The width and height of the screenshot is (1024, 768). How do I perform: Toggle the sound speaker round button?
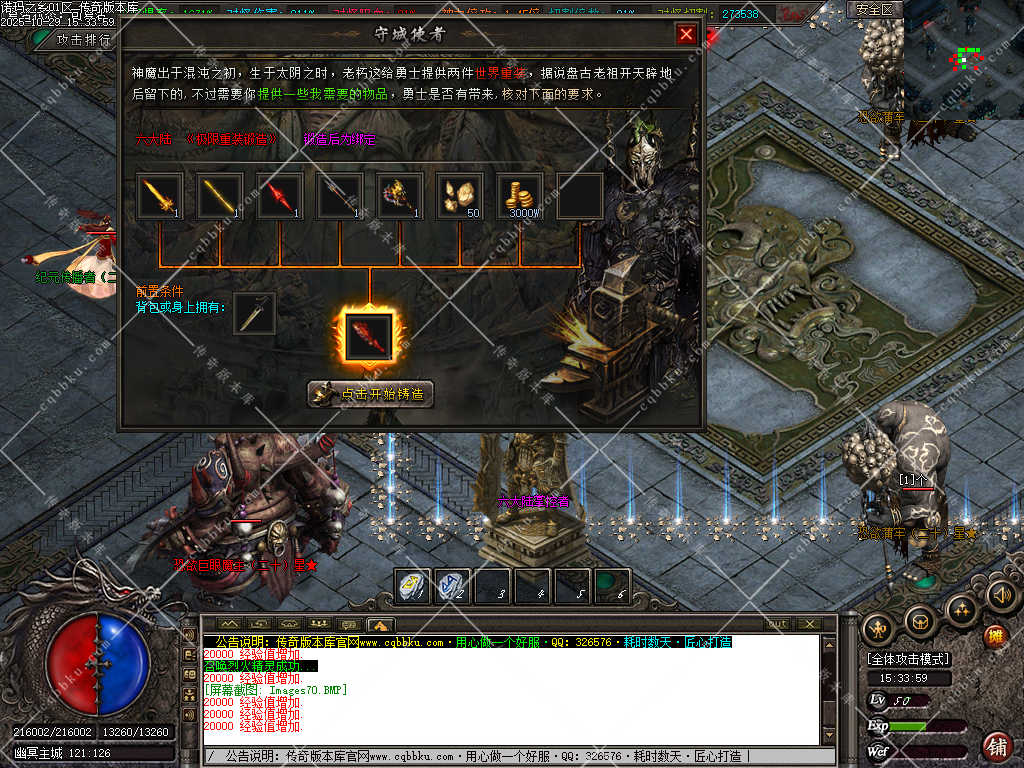click(x=1002, y=595)
